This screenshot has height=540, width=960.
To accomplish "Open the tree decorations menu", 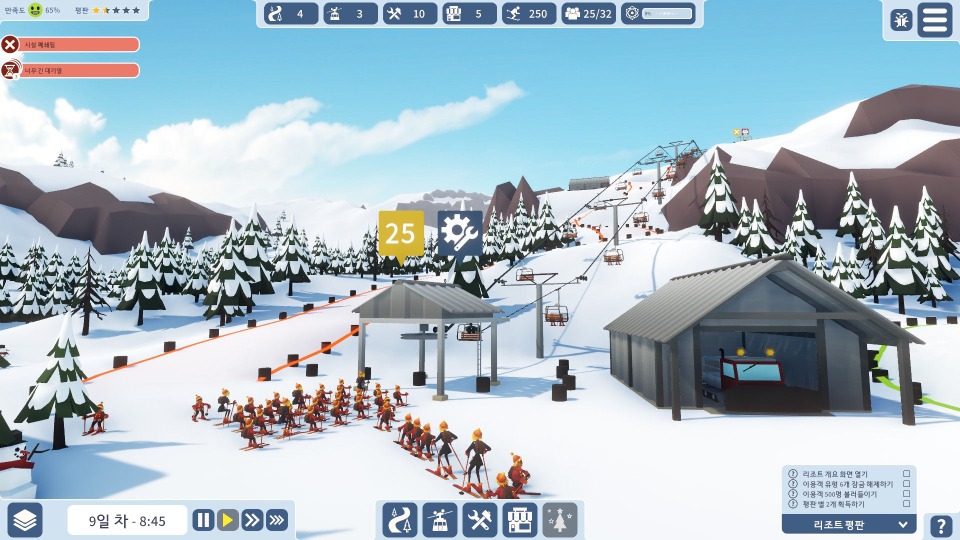I will (560, 520).
